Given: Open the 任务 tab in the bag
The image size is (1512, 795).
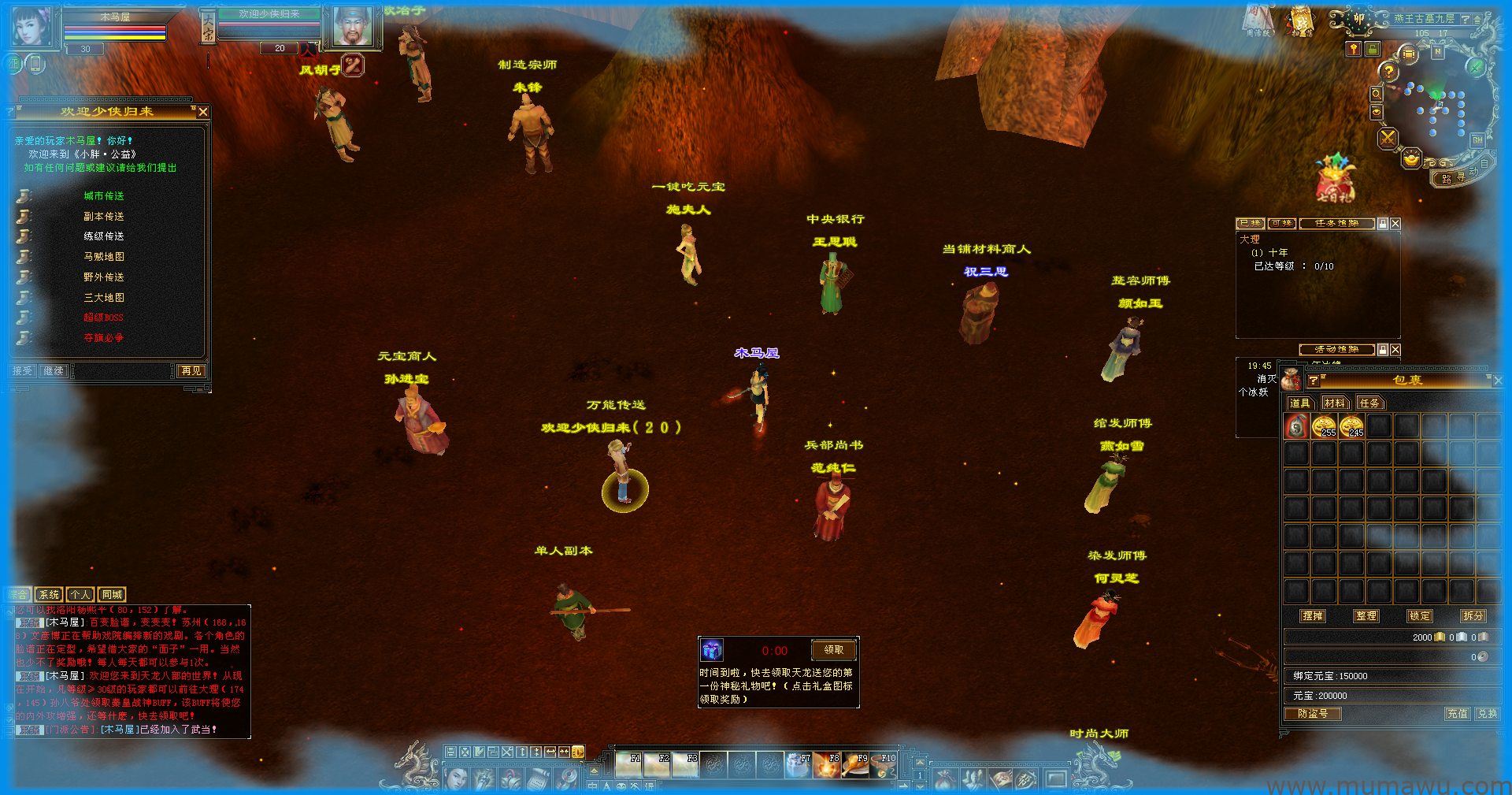Looking at the screenshot, I should click(x=1369, y=403).
